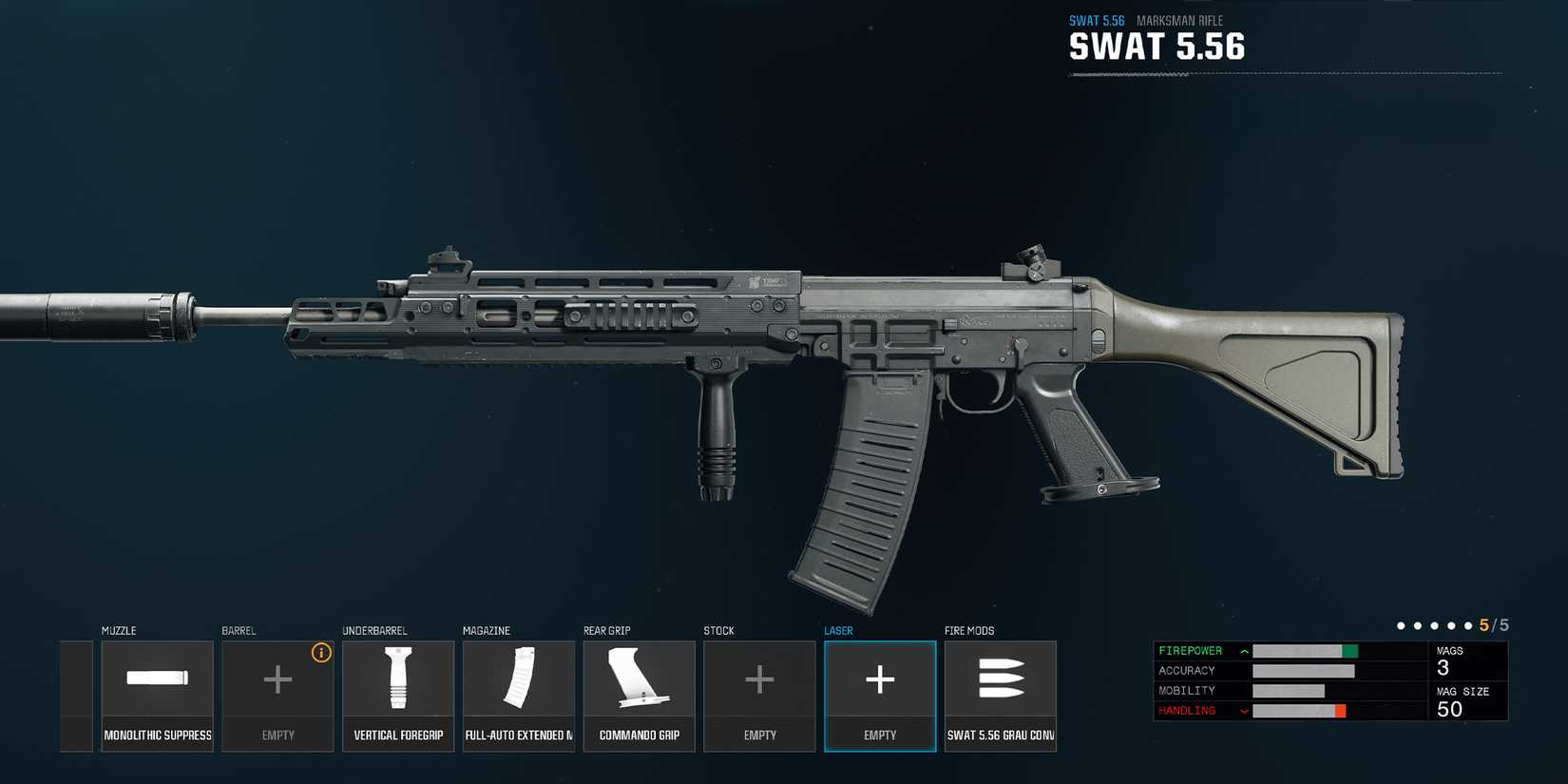Expand the Muzzle attachment category

(121, 630)
